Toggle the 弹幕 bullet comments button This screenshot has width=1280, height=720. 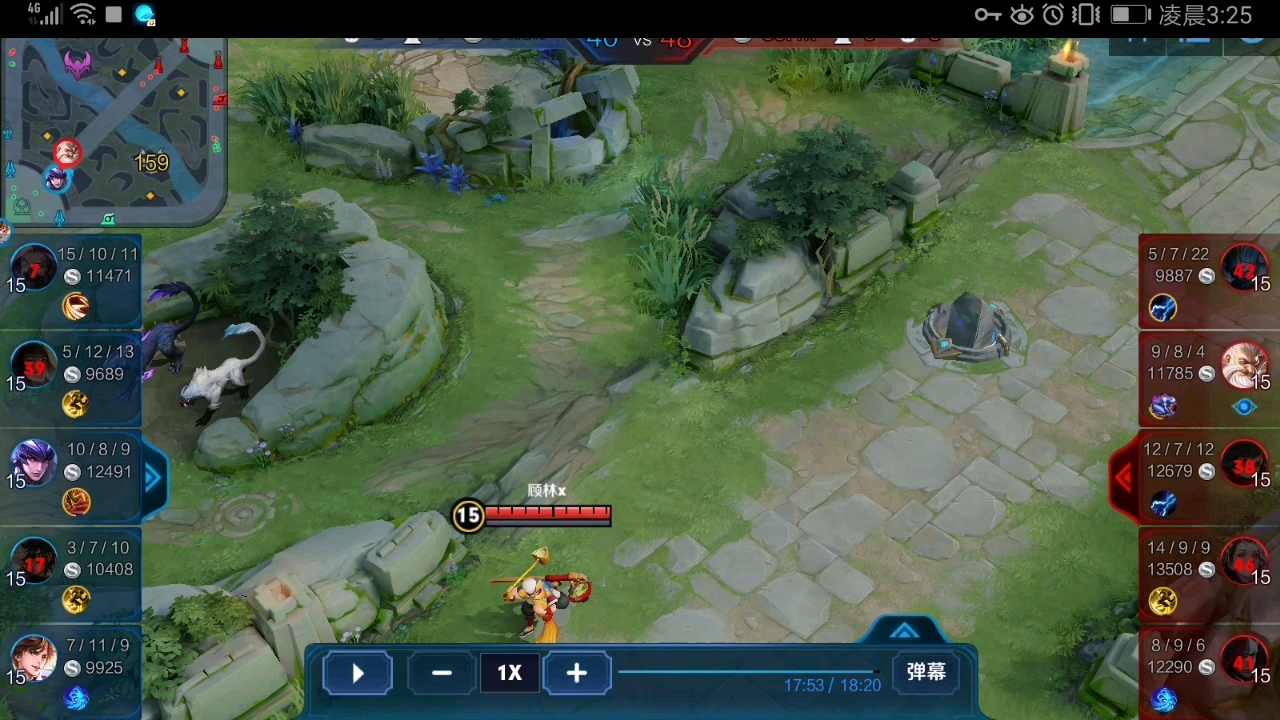tap(925, 672)
